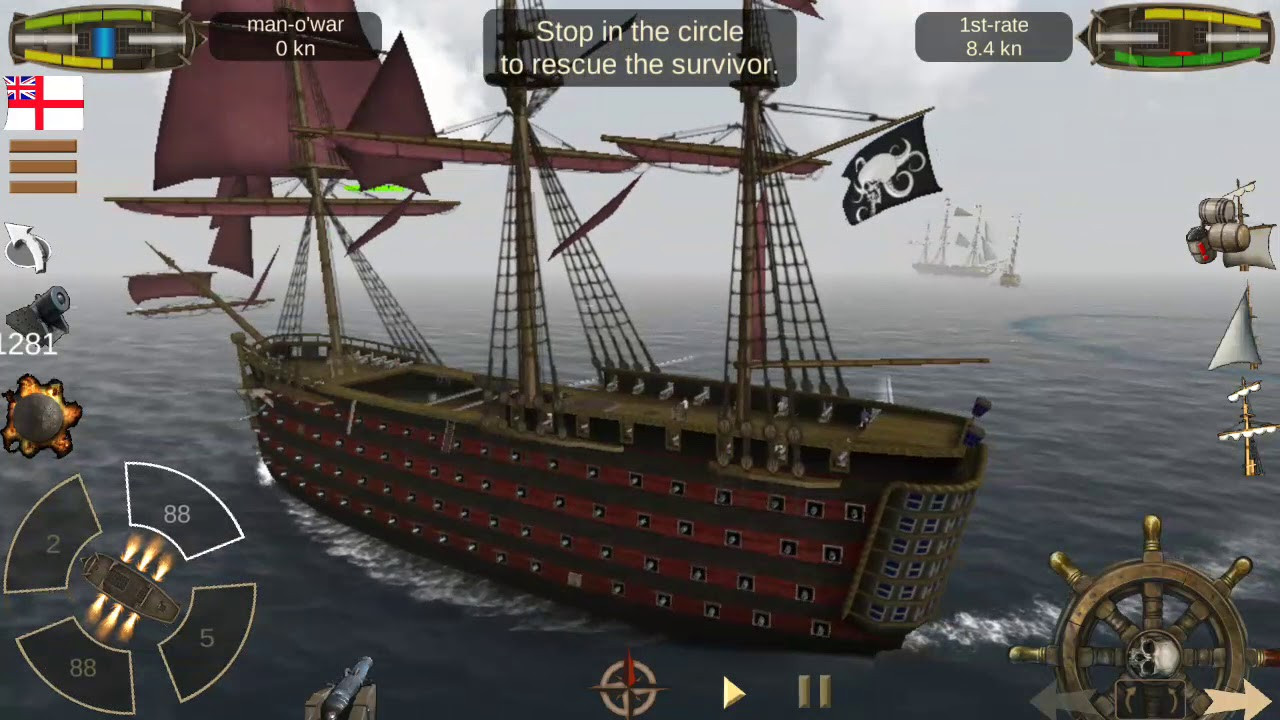Click the curved white arrow icon
This screenshot has height=720, width=1280.
[x=27, y=247]
